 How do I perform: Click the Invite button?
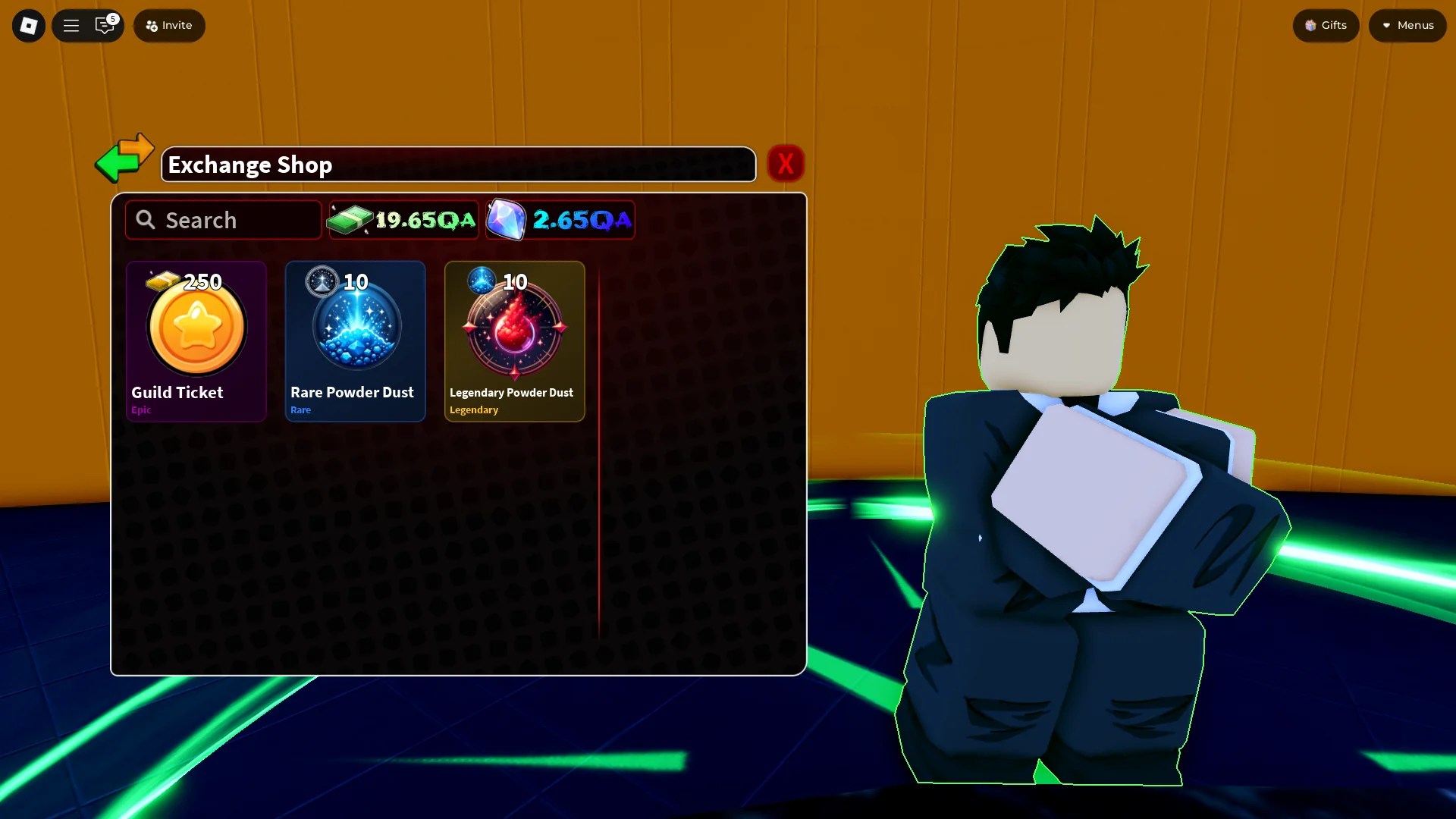pyautogui.click(x=168, y=25)
